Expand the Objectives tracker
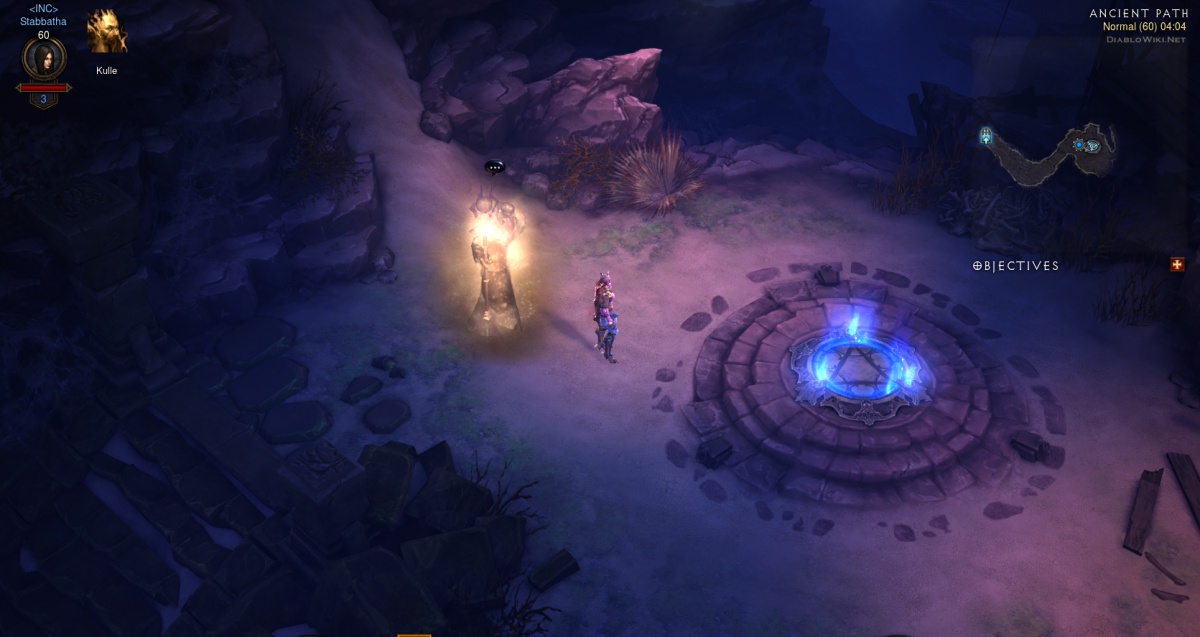 pyautogui.click(x=1016, y=266)
